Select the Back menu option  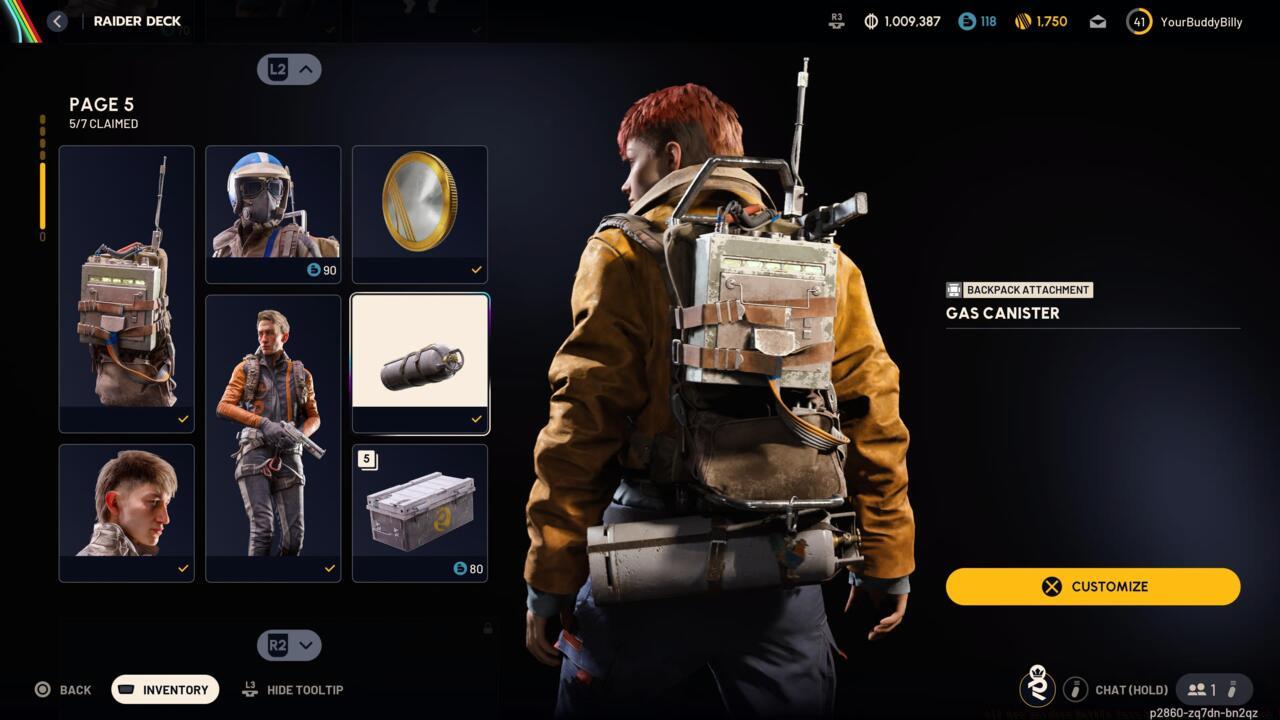coord(64,689)
